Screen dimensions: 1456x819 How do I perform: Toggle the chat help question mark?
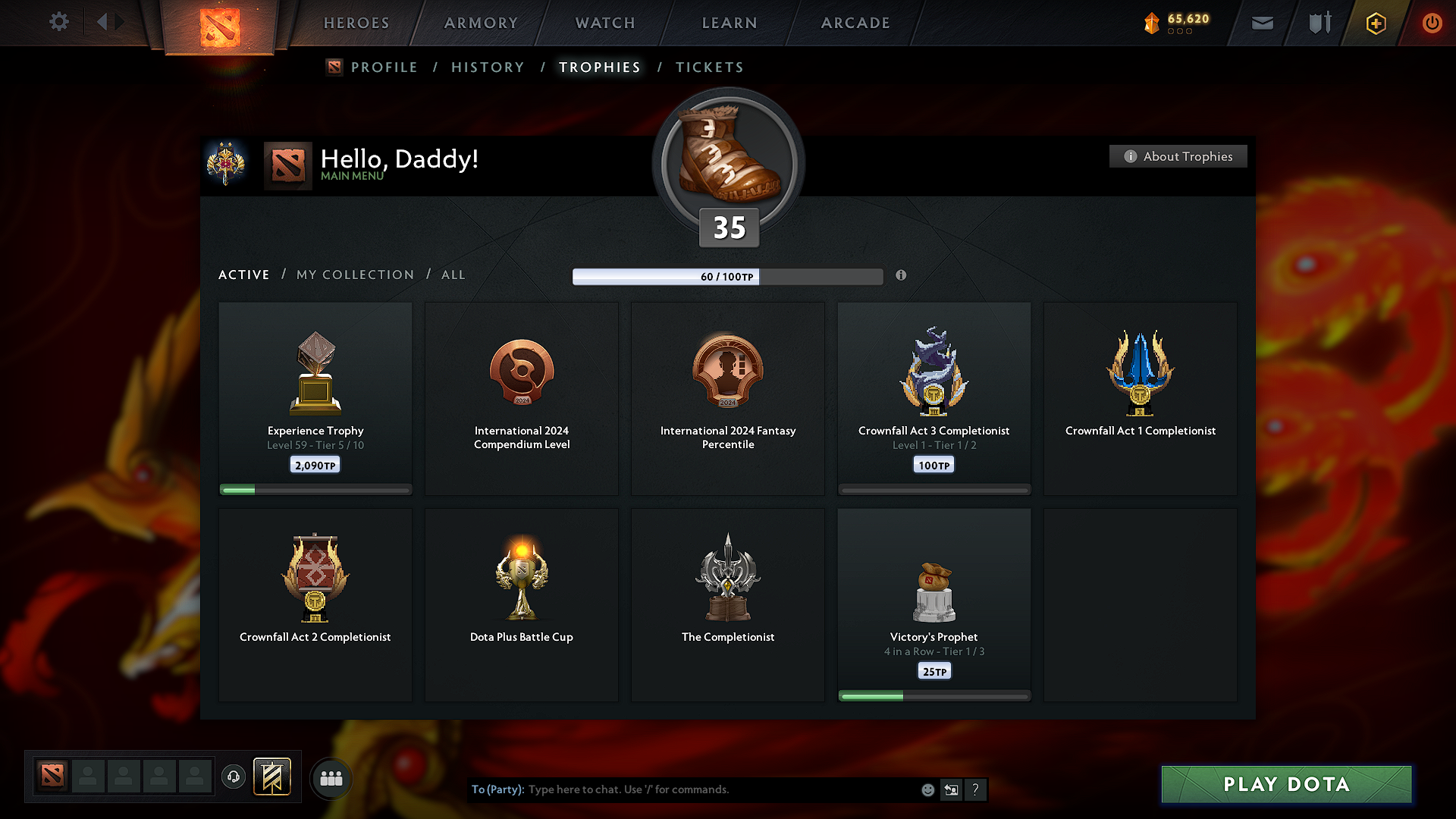point(976,789)
